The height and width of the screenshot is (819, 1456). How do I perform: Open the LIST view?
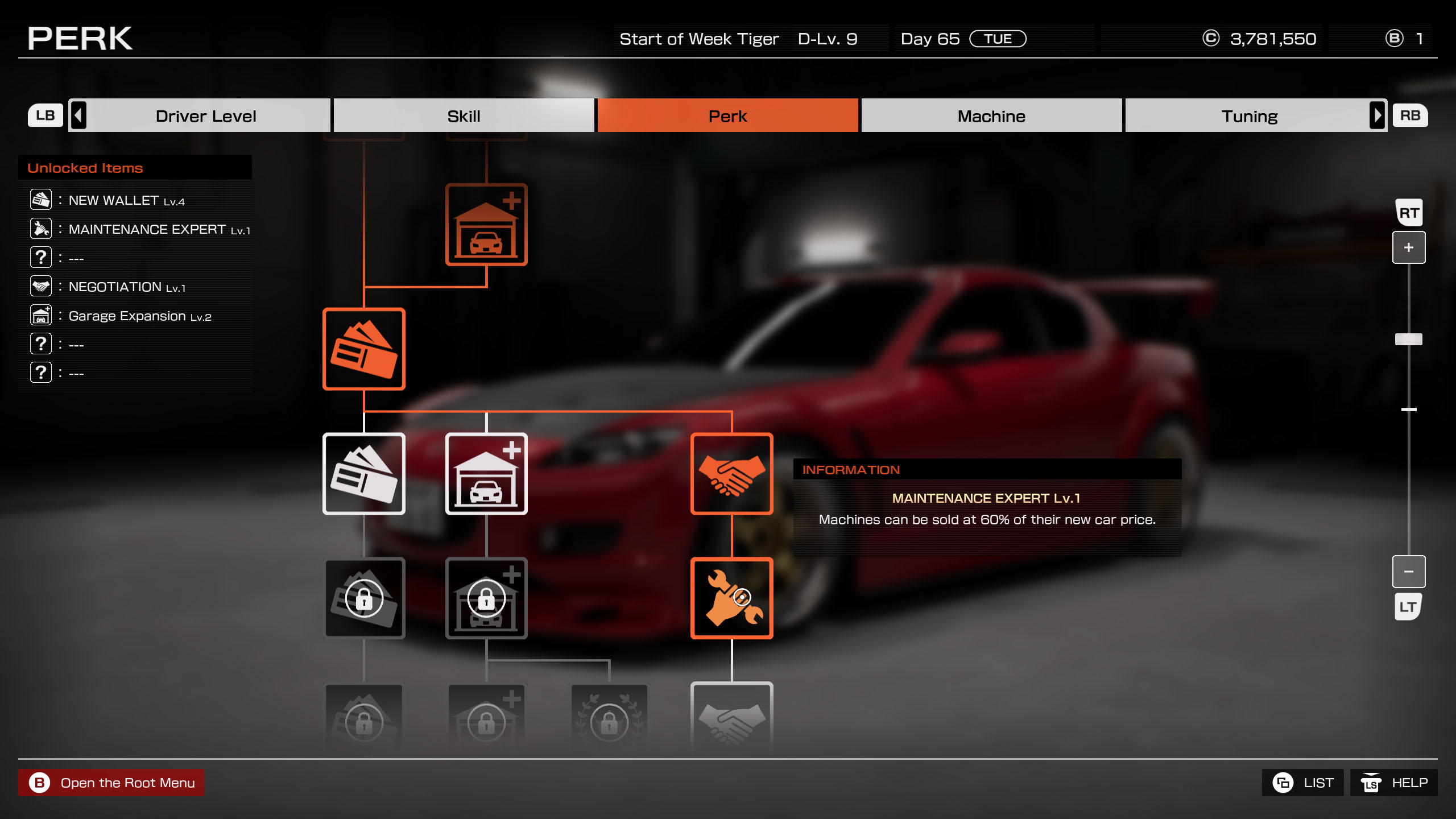point(1302,783)
